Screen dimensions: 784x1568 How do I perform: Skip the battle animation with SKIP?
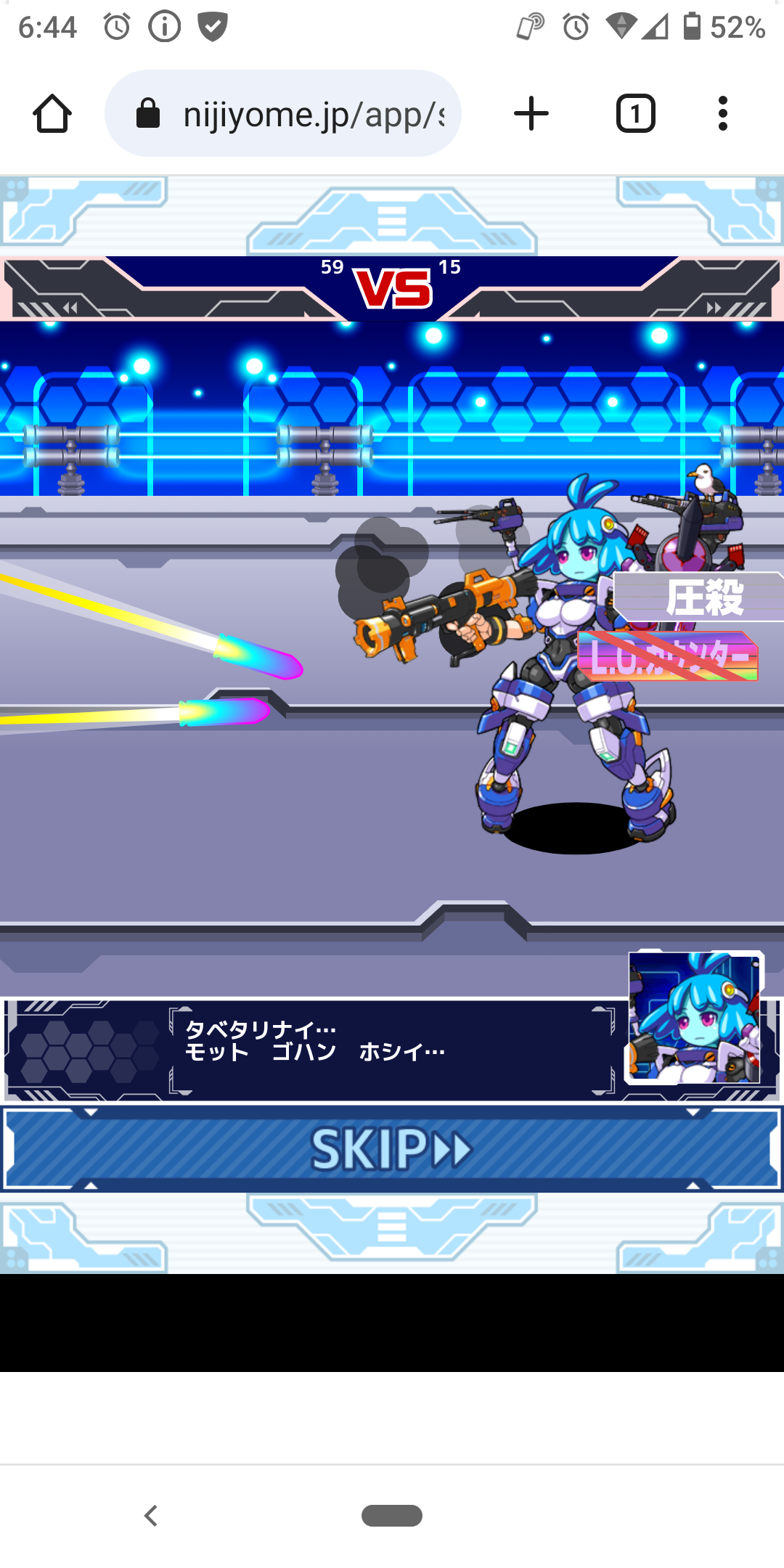pos(392,1148)
